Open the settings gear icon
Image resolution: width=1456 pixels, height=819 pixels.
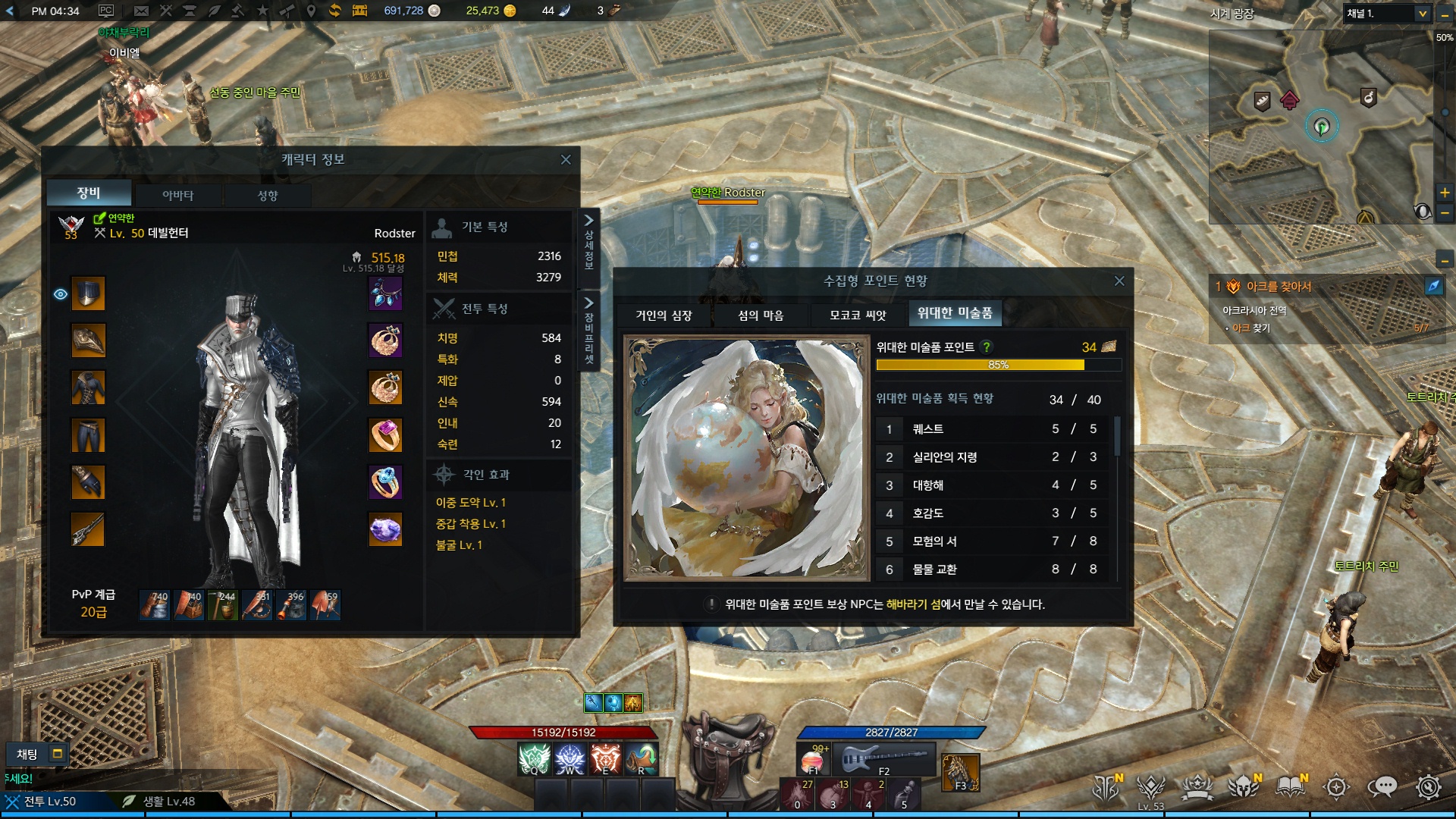[x=1428, y=787]
